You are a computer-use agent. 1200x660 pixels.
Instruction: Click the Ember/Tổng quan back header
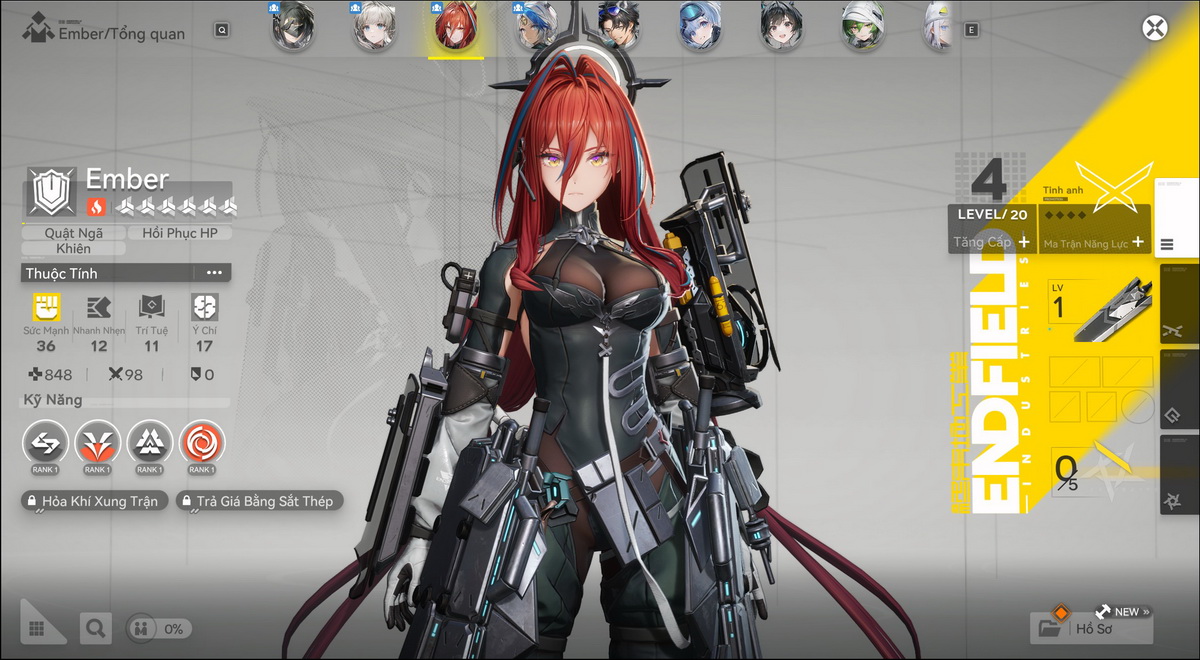[x=107, y=33]
